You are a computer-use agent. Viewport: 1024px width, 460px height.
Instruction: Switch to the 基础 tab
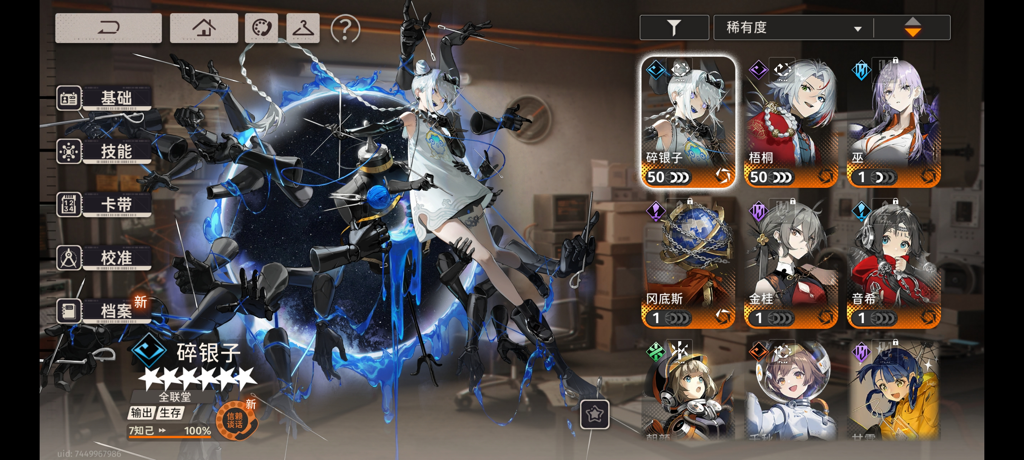(x=105, y=98)
